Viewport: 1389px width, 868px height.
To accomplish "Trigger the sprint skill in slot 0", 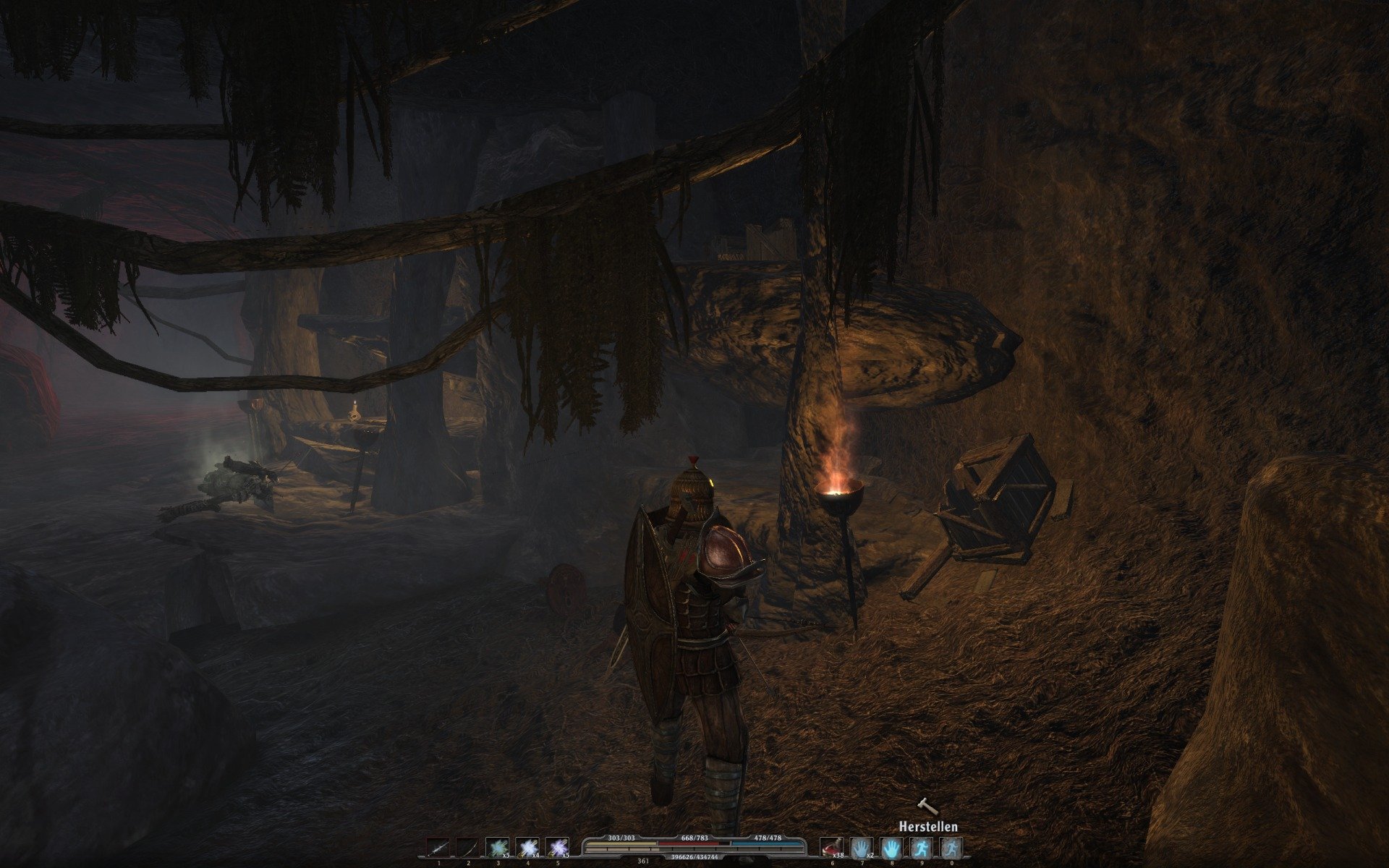I will point(951,848).
